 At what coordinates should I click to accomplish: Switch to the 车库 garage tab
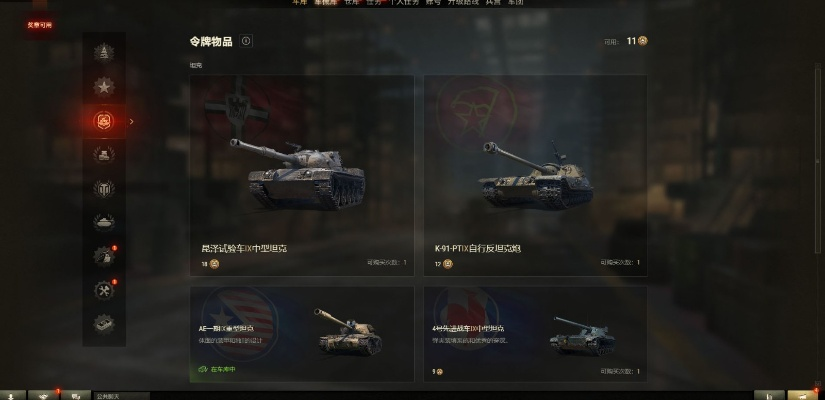[299, 3]
